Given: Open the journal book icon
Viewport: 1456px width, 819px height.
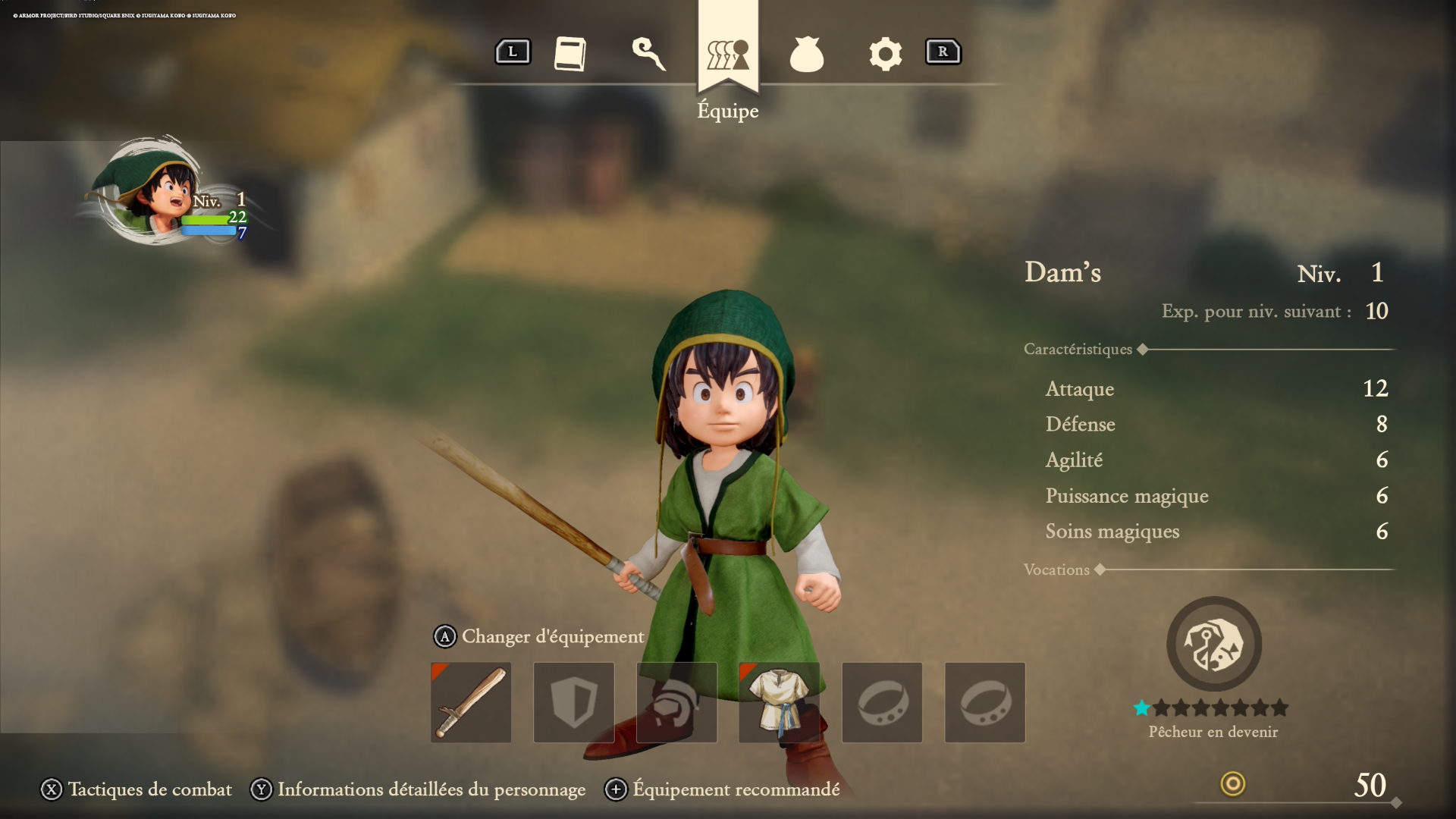Looking at the screenshot, I should 570,53.
